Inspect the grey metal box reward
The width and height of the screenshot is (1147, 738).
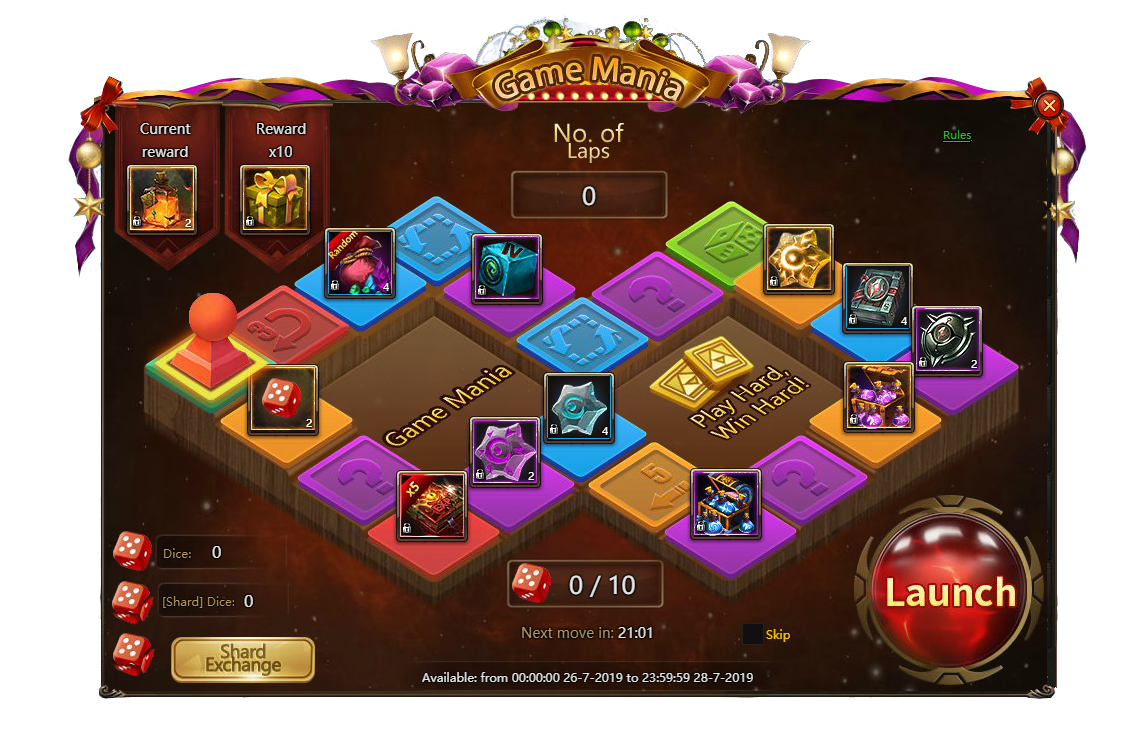click(877, 297)
